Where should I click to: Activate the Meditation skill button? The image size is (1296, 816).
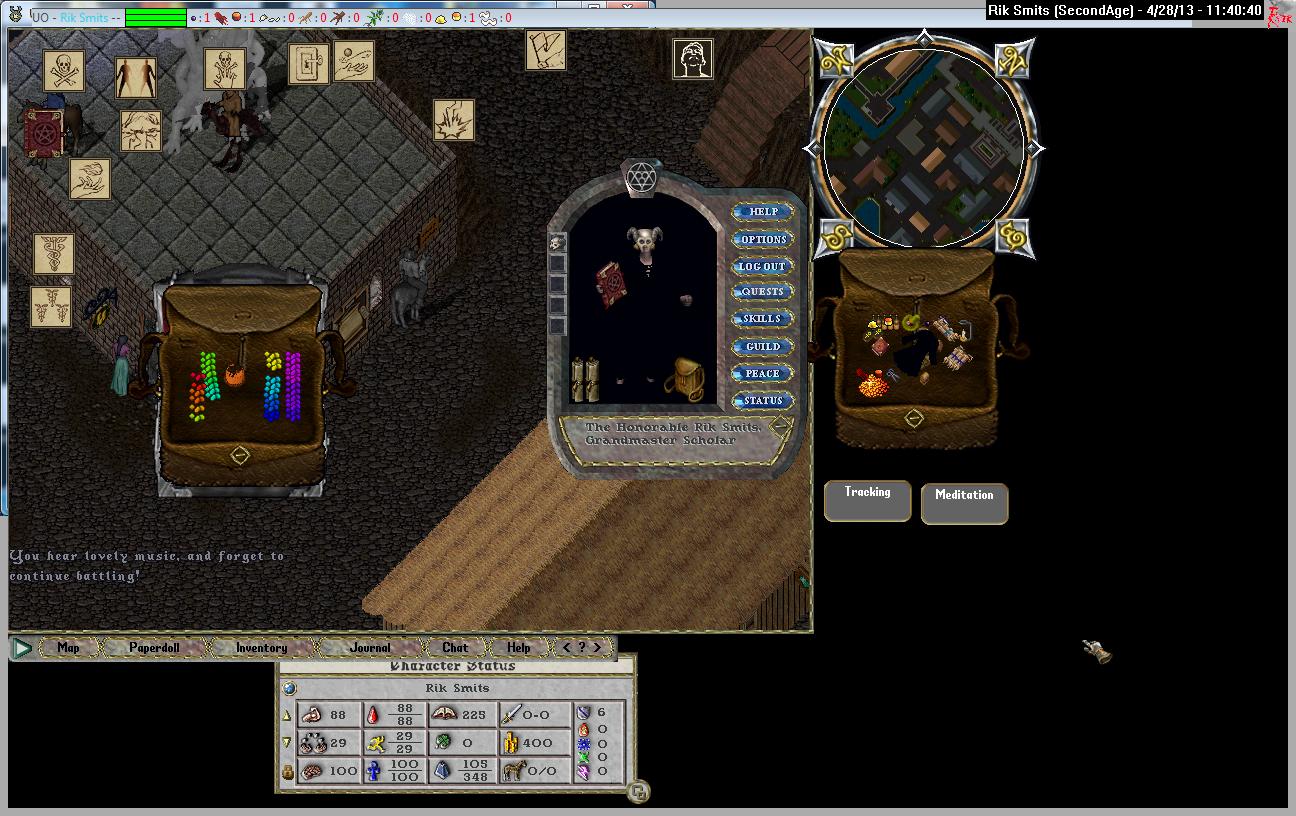[964, 502]
